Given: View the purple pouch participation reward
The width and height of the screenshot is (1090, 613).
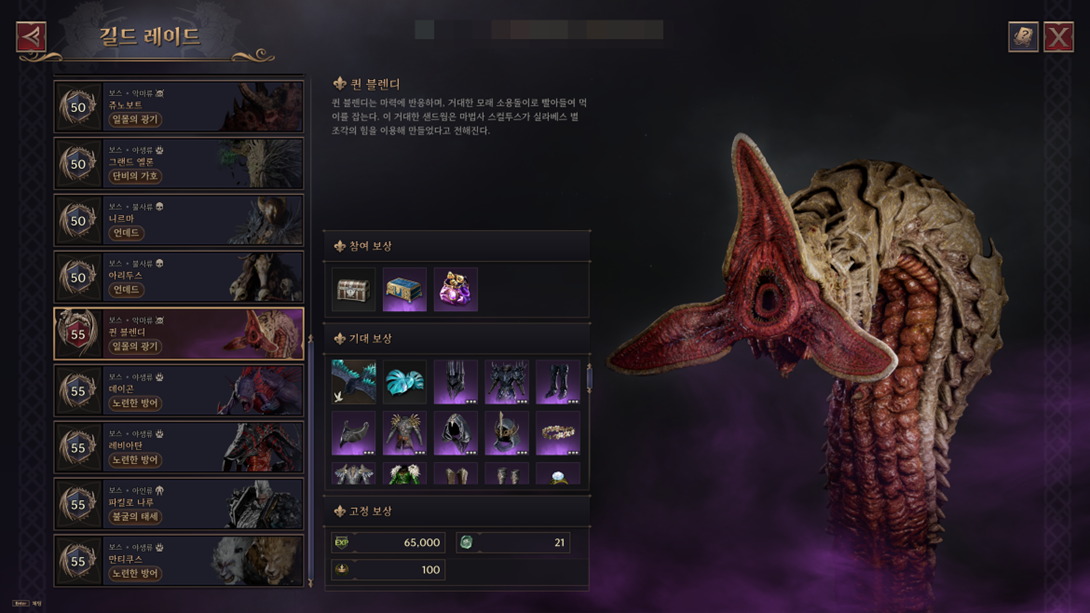Looking at the screenshot, I should click(x=455, y=290).
